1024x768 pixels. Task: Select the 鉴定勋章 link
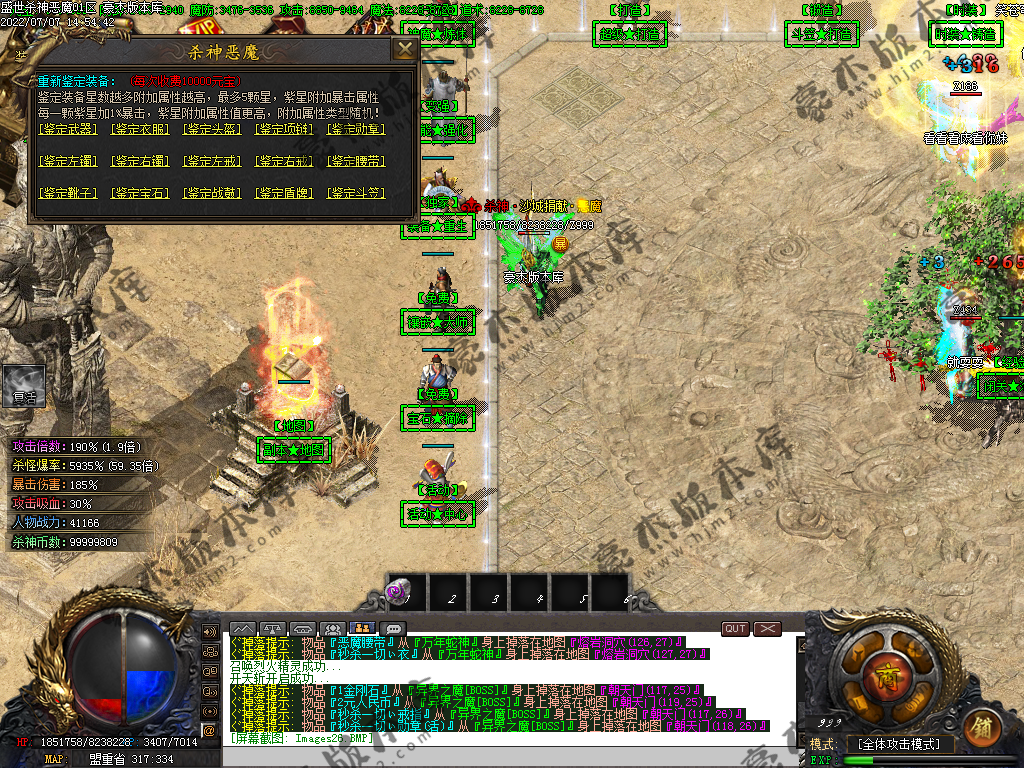(x=357, y=129)
